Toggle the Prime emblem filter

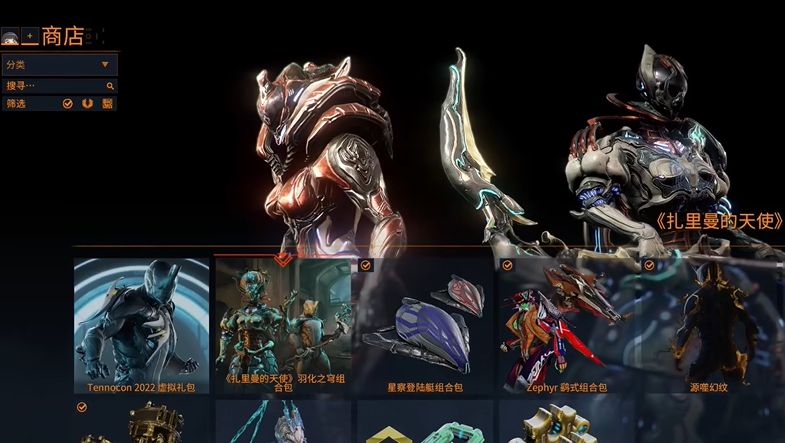tap(88, 103)
